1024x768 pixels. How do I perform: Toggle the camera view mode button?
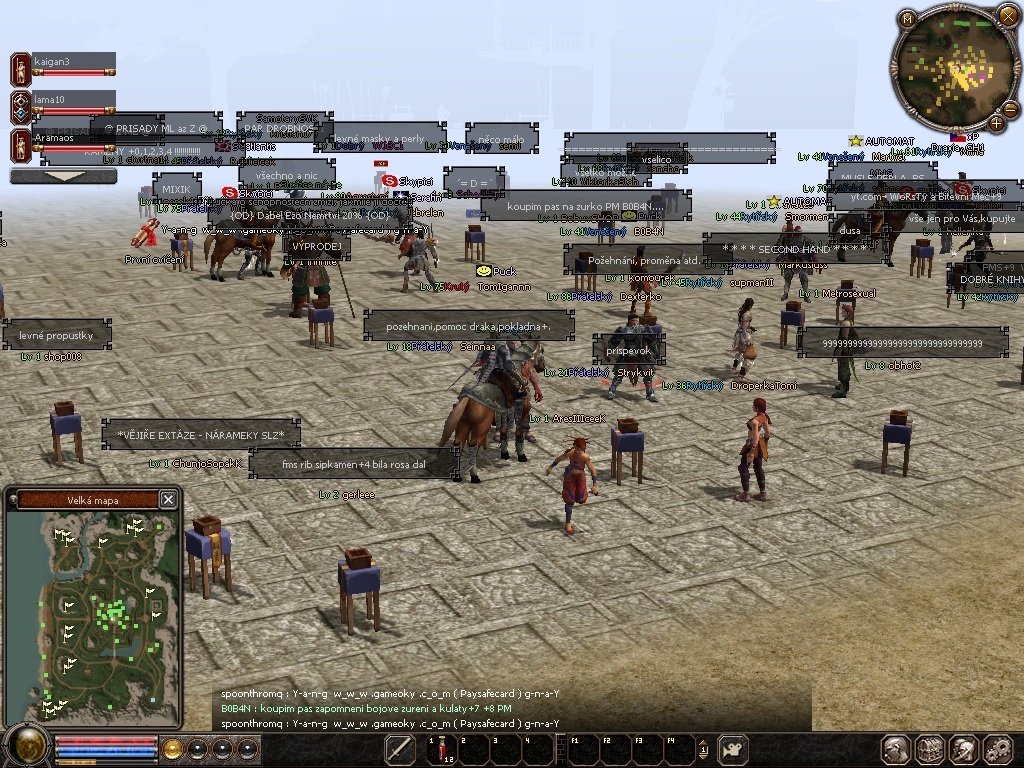[x=734, y=749]
